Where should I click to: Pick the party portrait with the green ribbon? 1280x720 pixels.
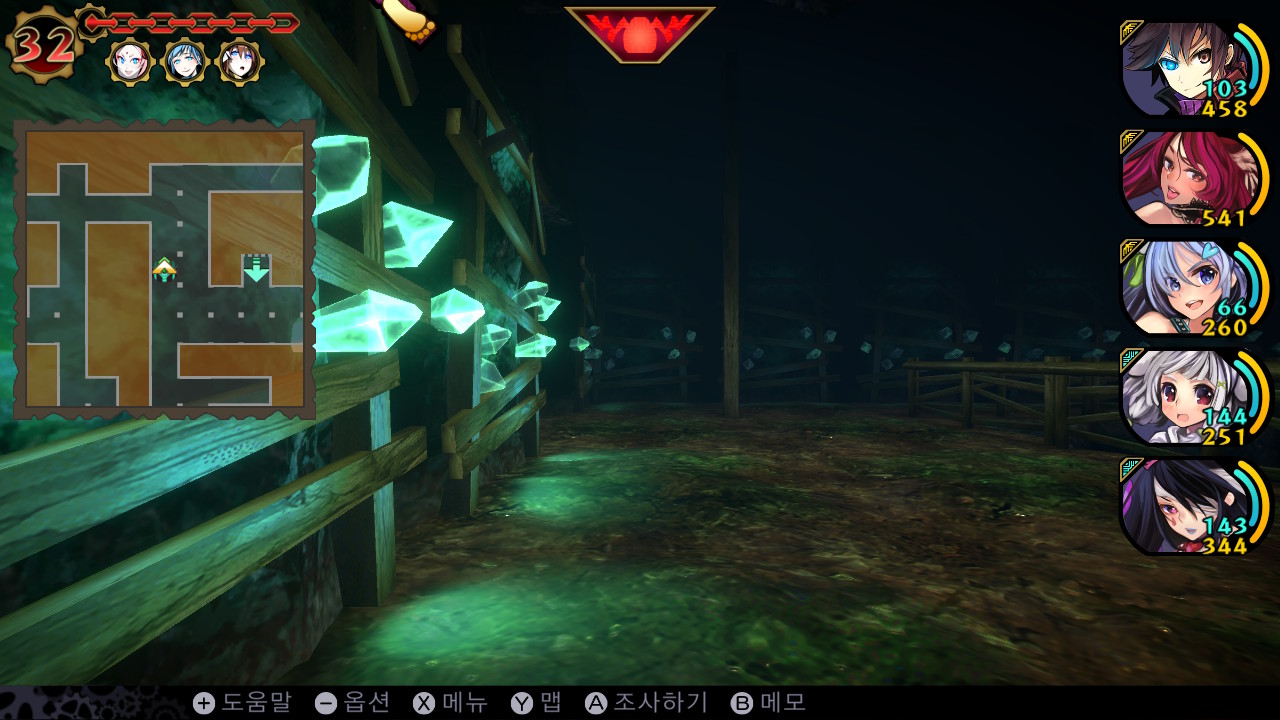[1180, 289]
